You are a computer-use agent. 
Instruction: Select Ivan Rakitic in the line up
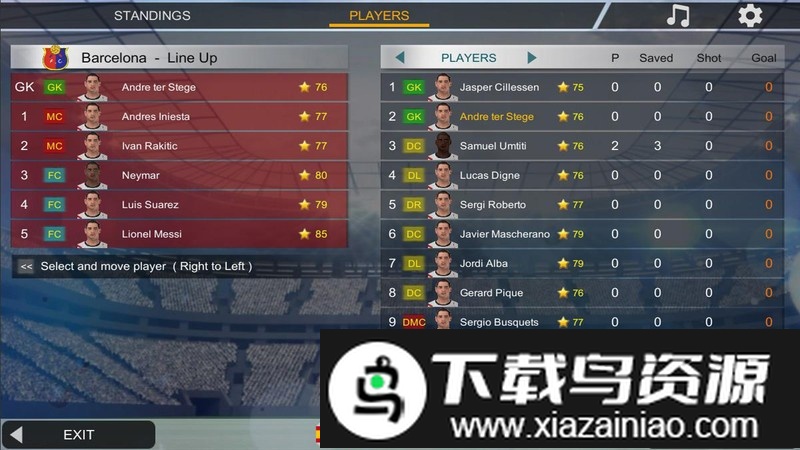tap(180, 146)
